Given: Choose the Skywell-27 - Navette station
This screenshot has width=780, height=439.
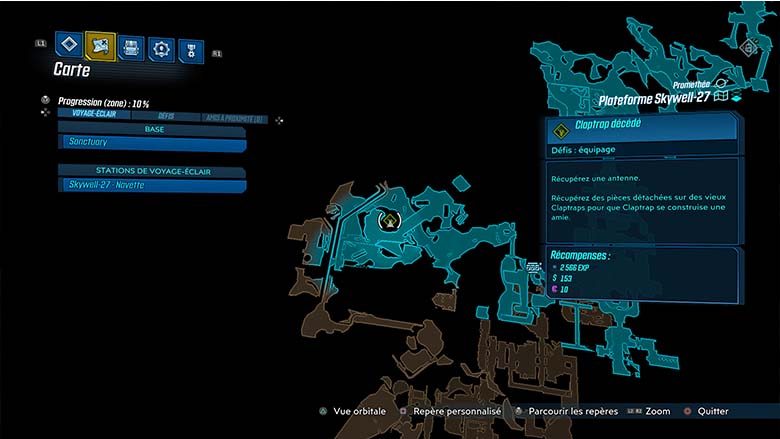Looking at the screenshot, I should tap(152, 186).
